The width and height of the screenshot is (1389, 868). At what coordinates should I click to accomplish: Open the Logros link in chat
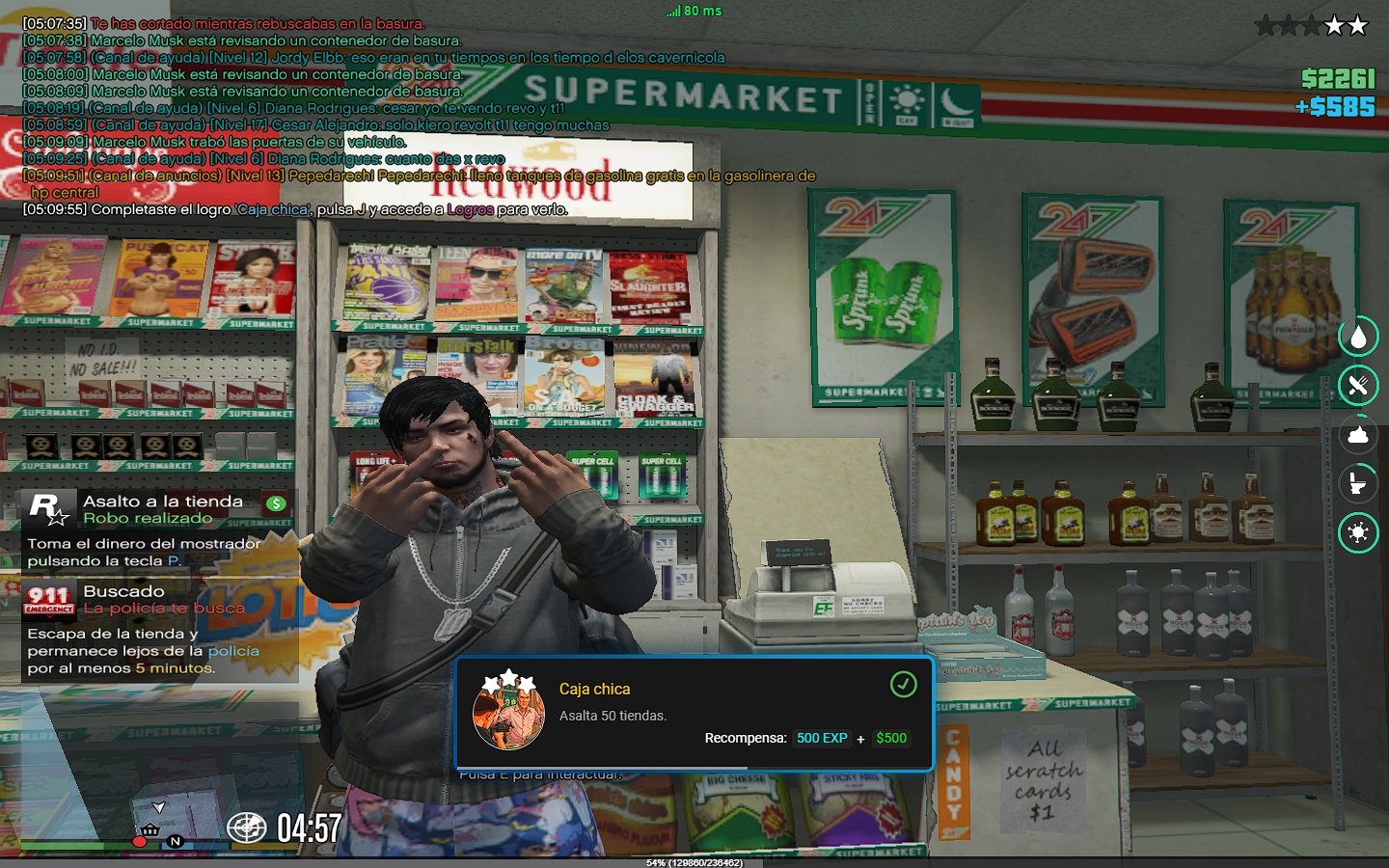470,209
